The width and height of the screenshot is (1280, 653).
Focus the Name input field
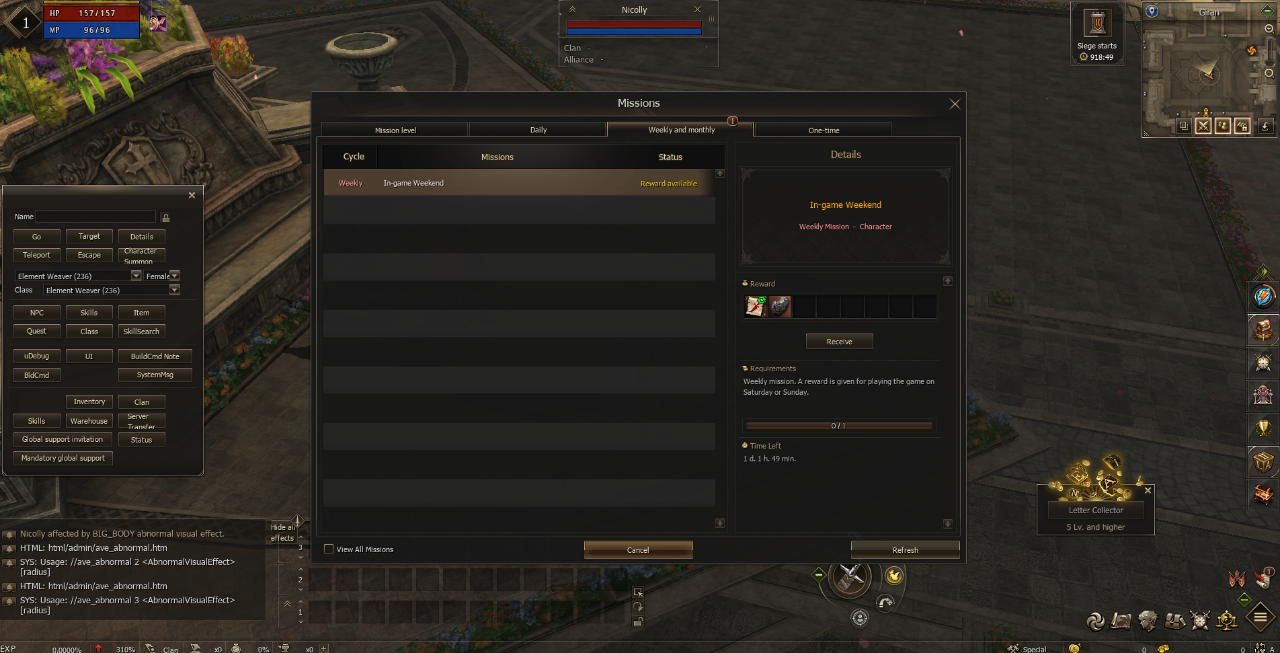[96, 216]
